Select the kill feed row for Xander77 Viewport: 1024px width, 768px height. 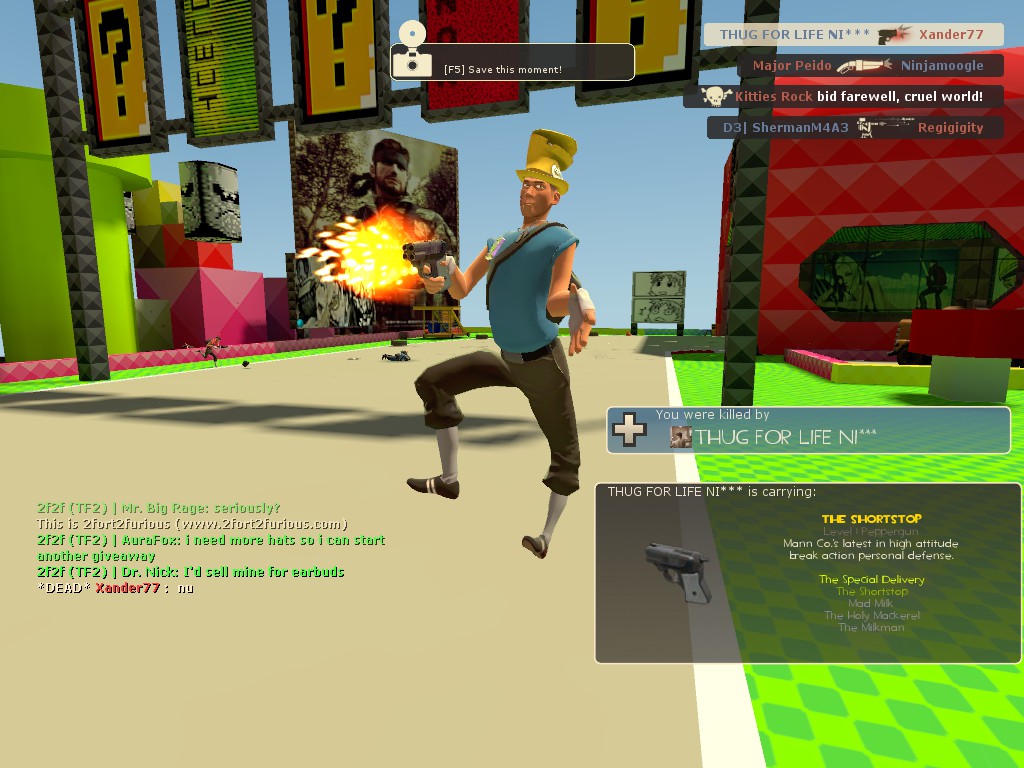point(853,35)
